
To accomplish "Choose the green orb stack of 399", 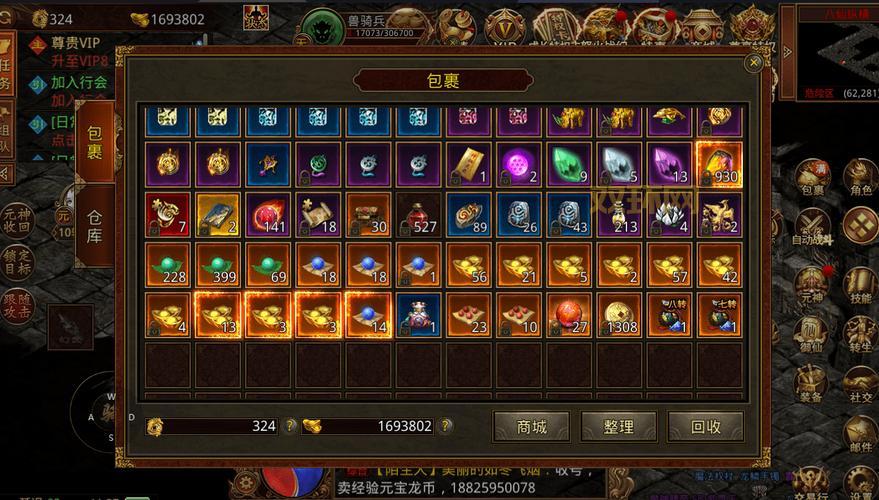I will point(219,264).
